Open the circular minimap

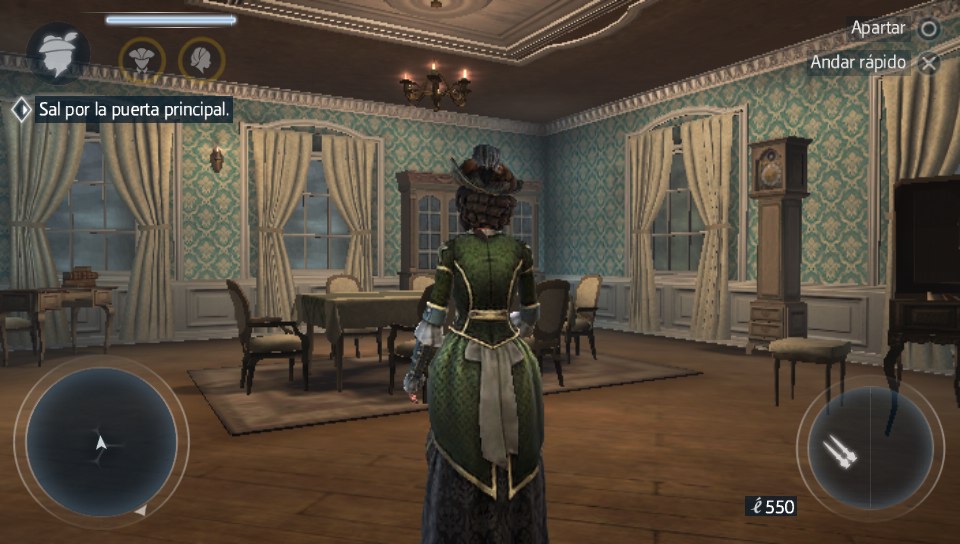(101, 441)
